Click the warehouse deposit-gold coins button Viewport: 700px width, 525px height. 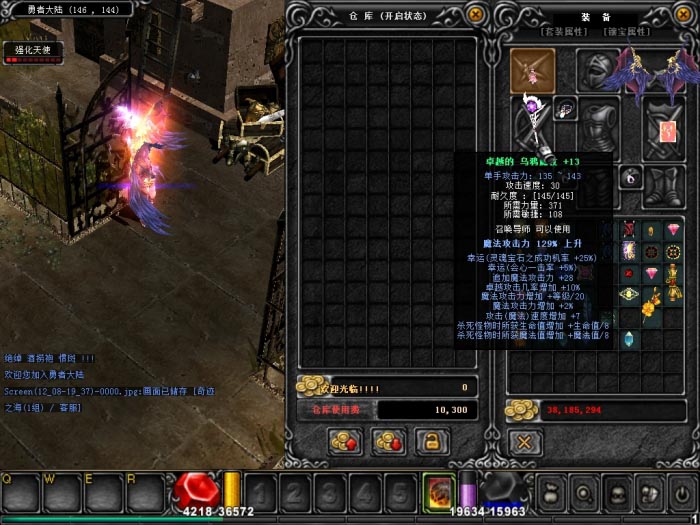pyautogui.click(x=346, y=440)
